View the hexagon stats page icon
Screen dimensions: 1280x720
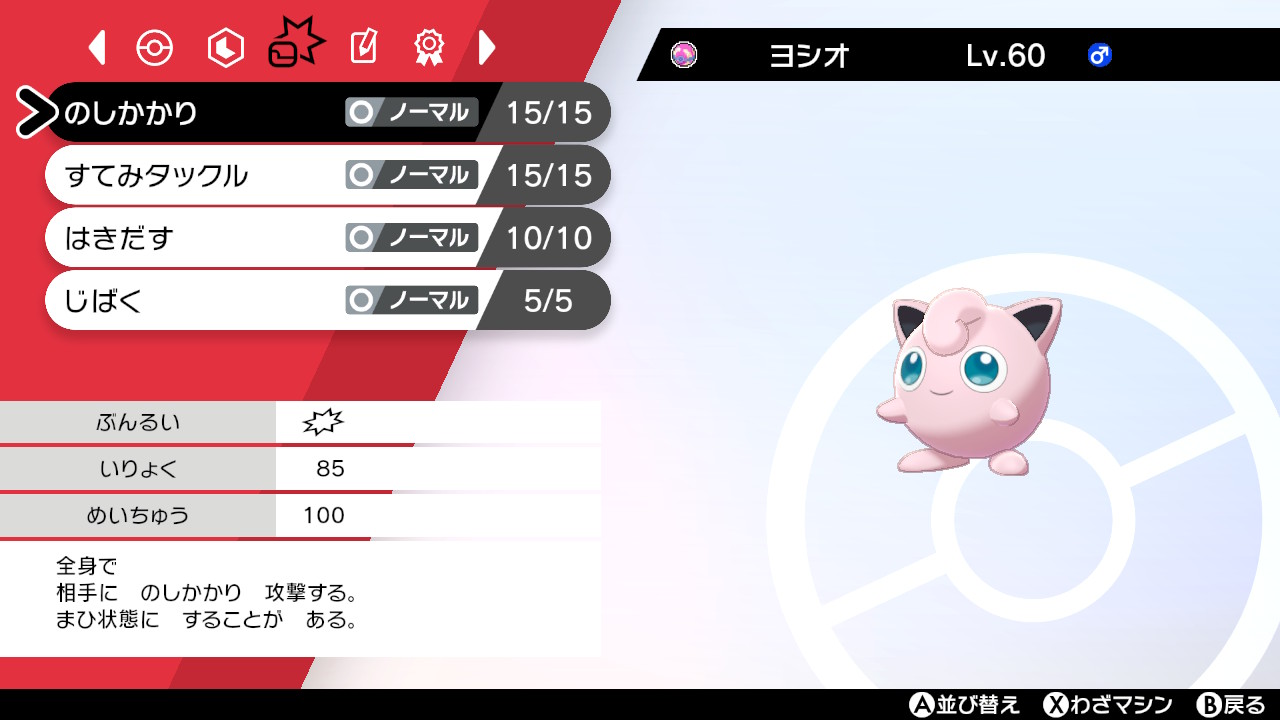[224, 46]
